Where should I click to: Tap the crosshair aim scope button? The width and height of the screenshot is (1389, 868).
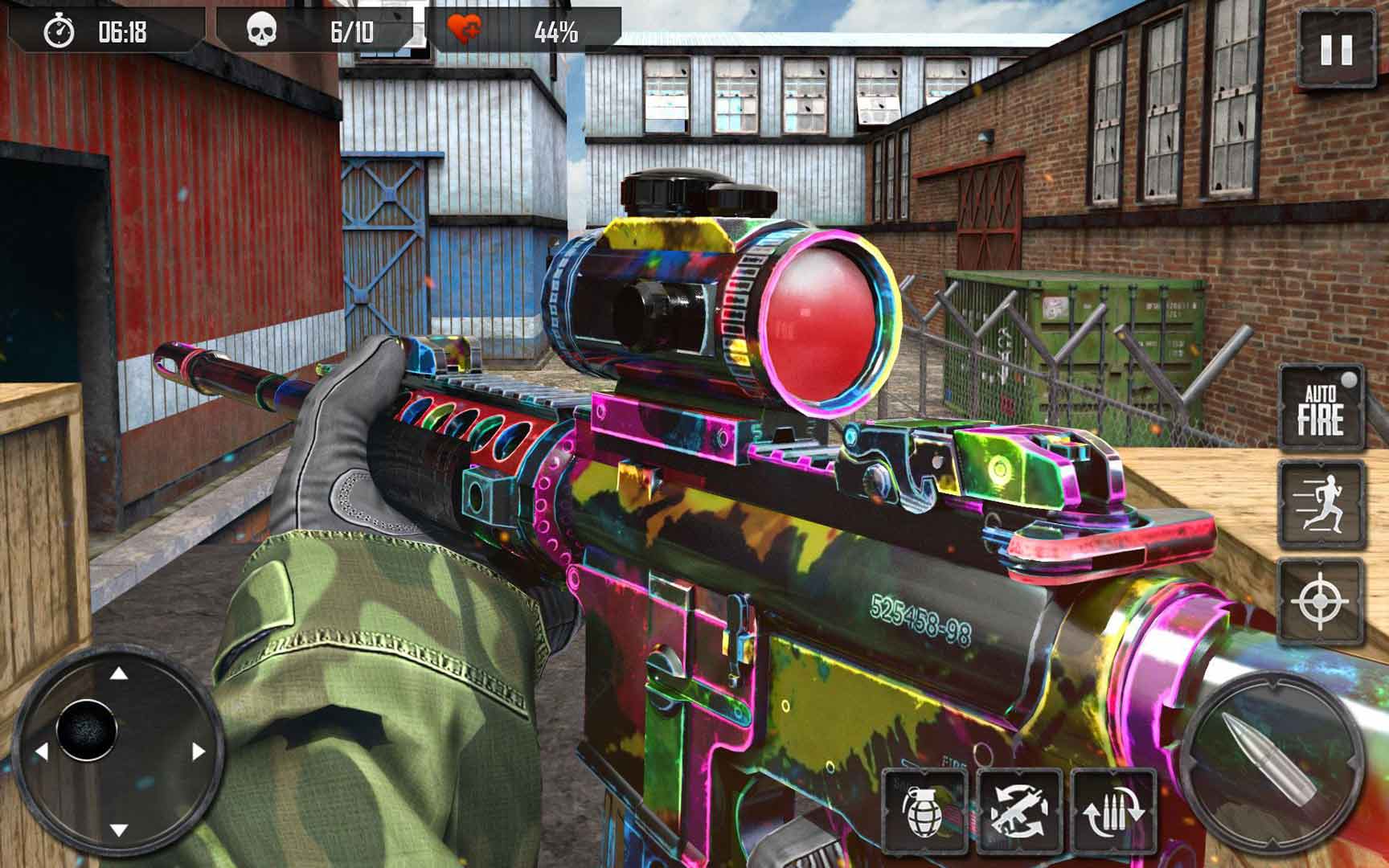point(1321,602)
